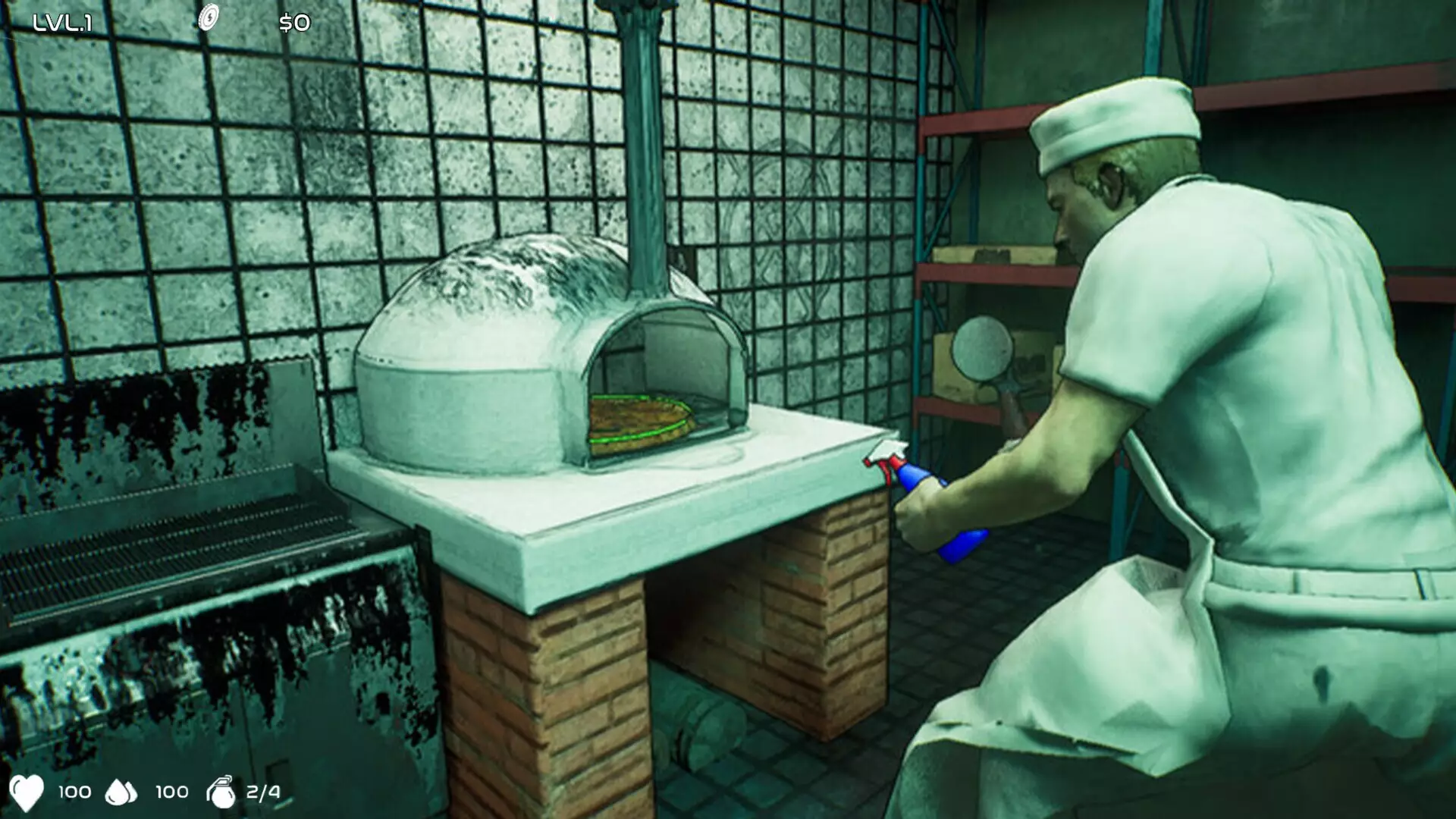
Task: Toggle the grenade counter showing 2/4
Action: coord(261,792)
